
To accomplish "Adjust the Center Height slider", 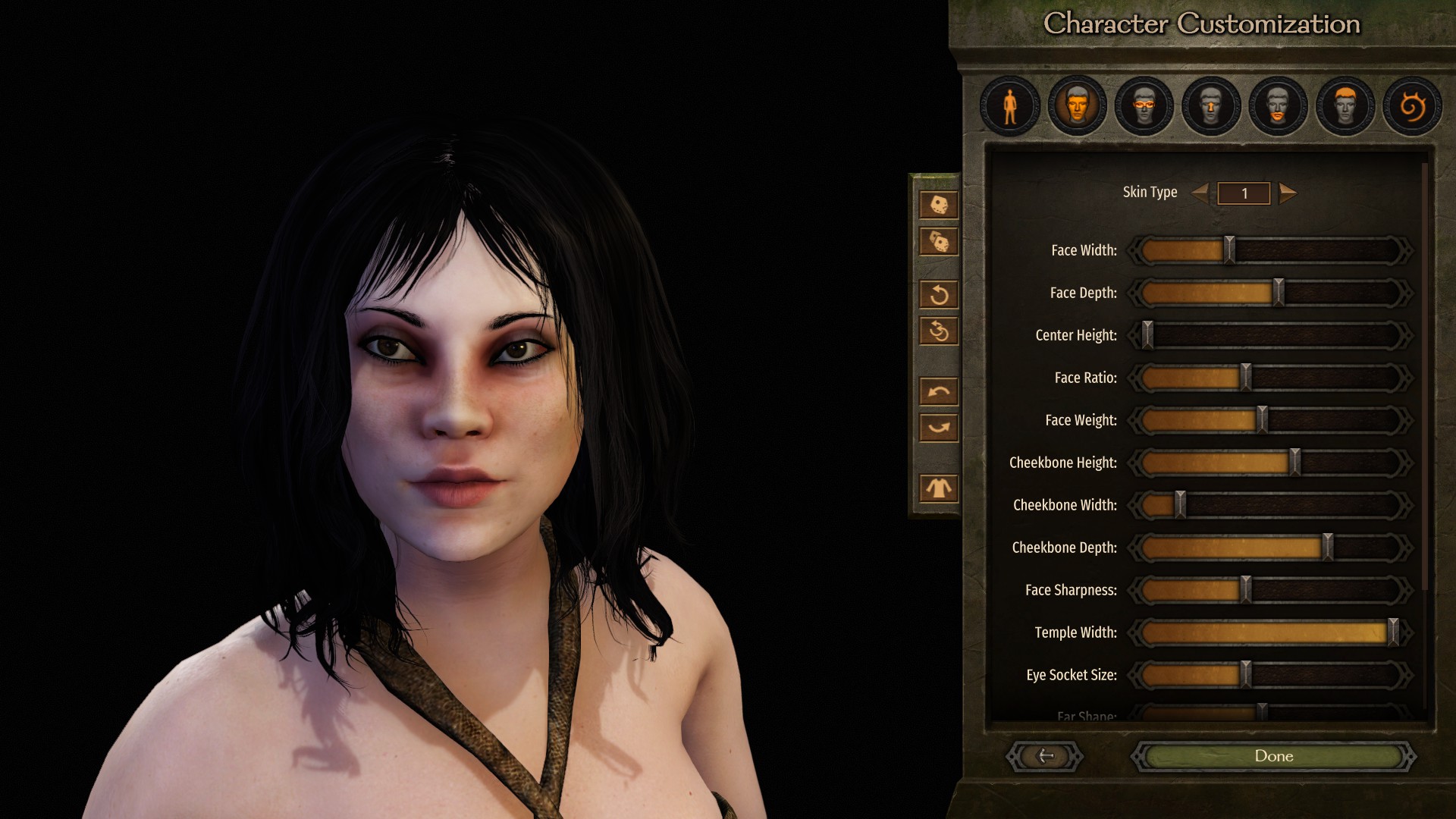I will click(x=1147, y=335).
